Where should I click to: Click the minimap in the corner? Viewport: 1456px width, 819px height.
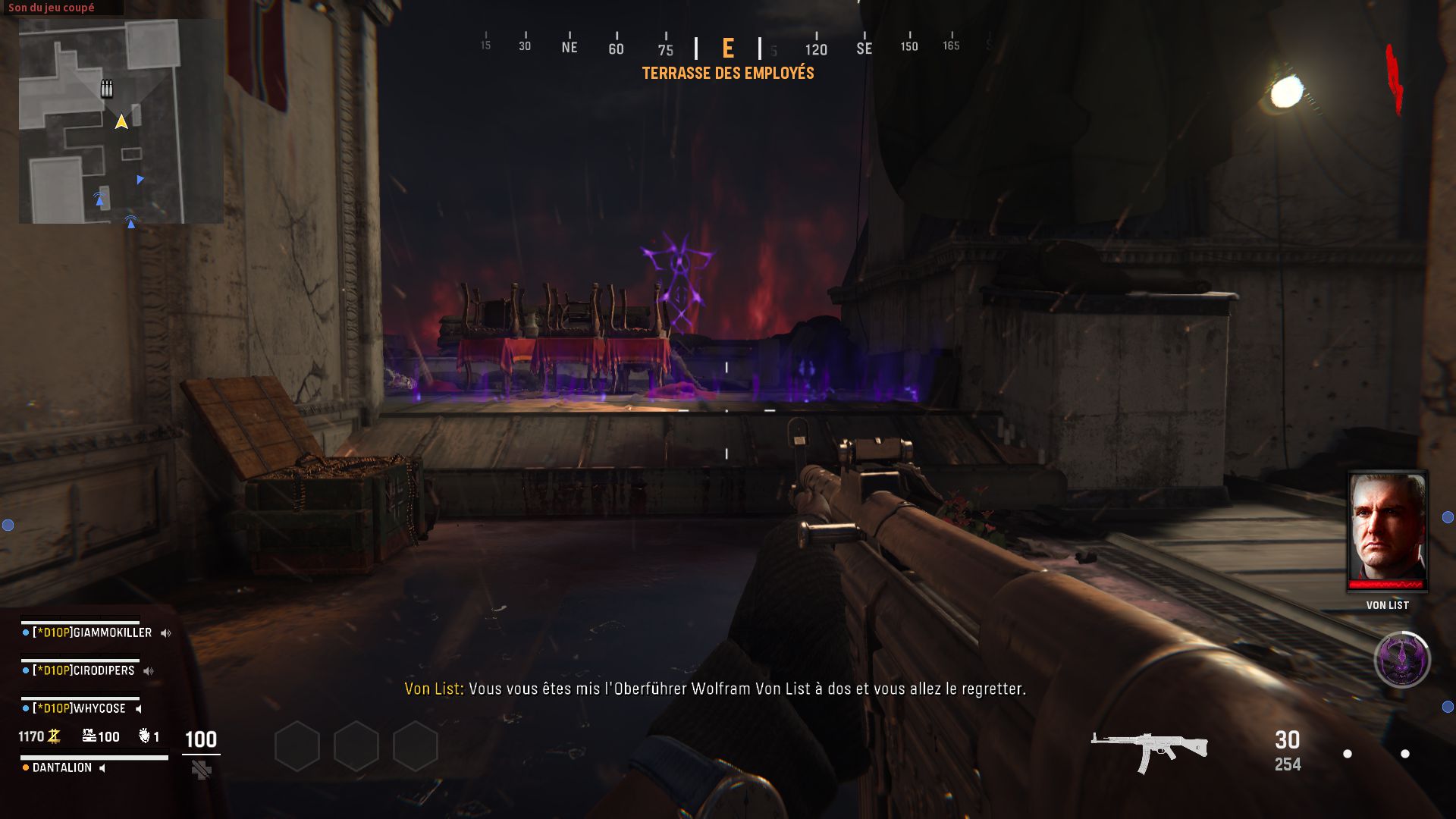click(121, 121)
